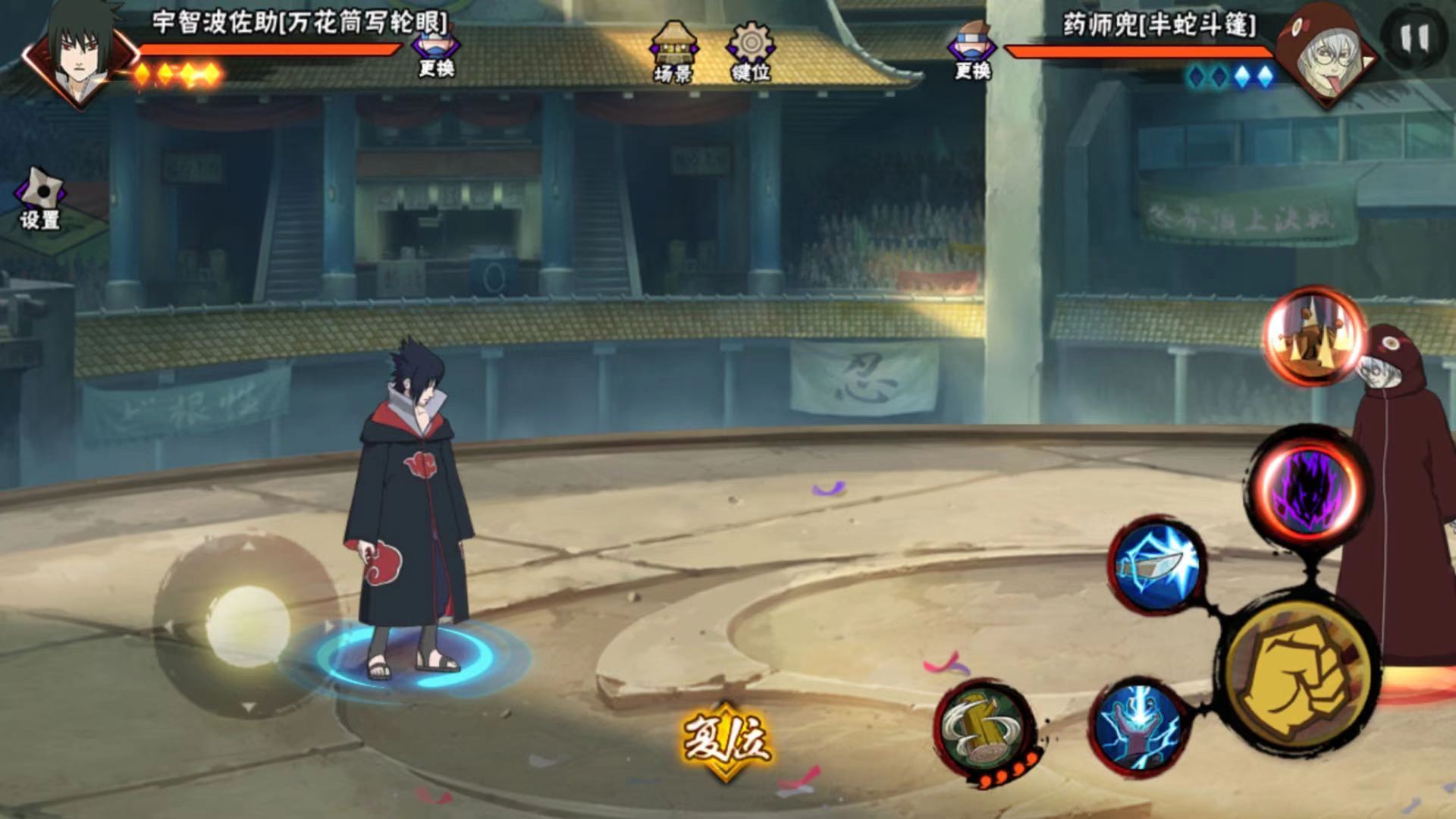This screenshot has height=819, width=1456.
Task: Change the opponent ninja via right 更换
Action: (x=971, y=52)
